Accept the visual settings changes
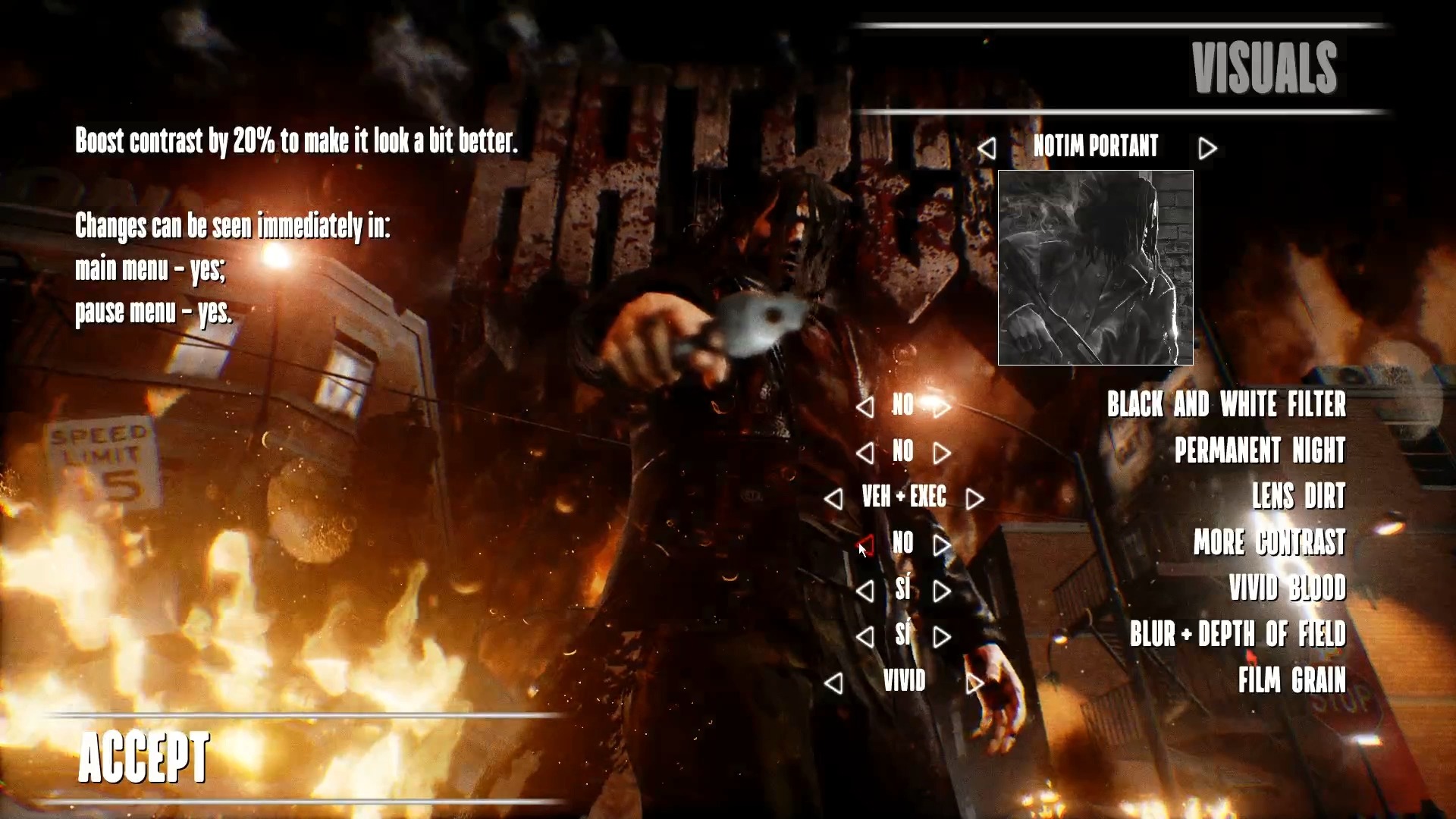This screenshot has height=819, width=1456. (144, 757)
